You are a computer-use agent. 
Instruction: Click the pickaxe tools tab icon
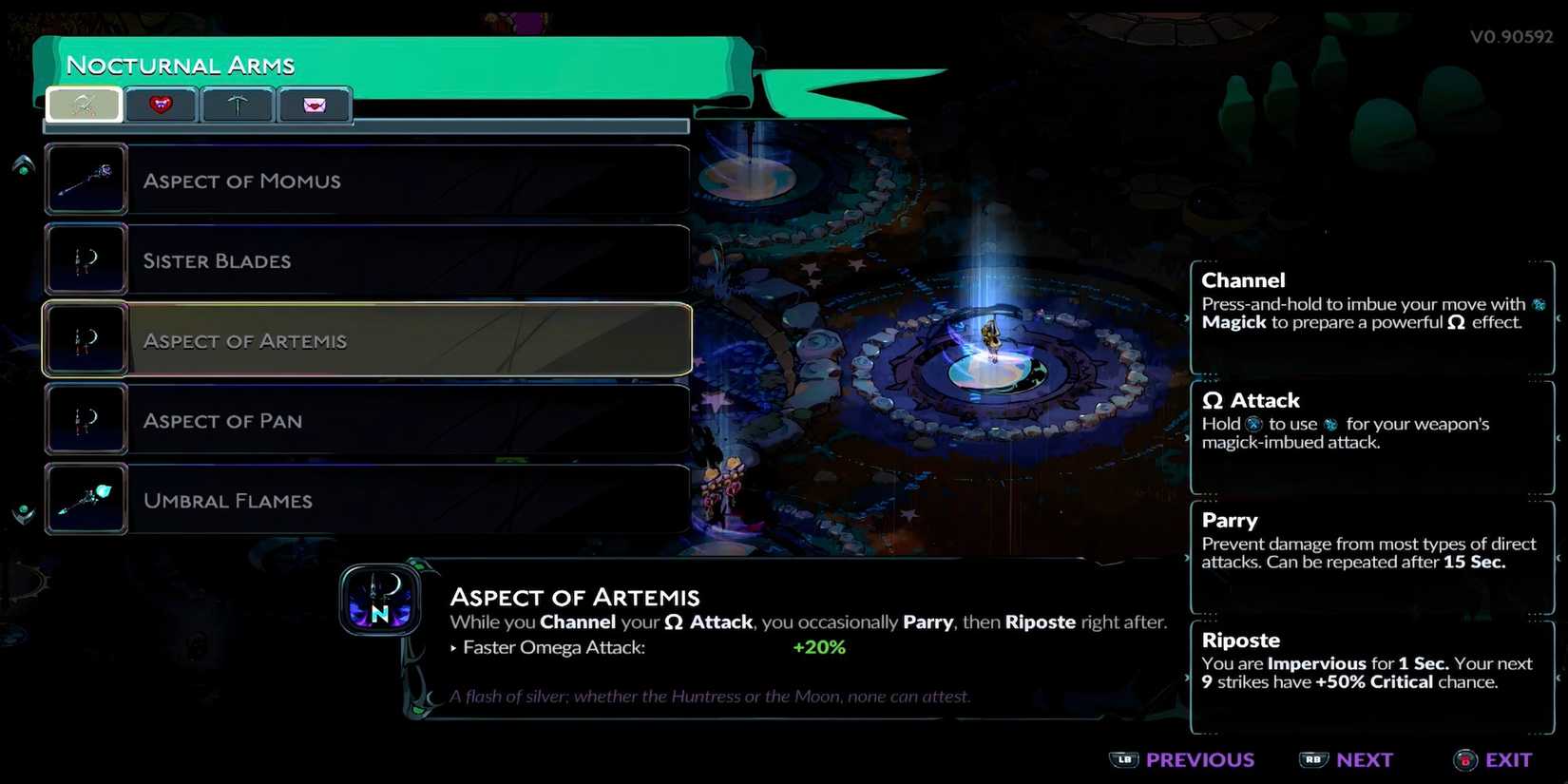pyautogui.click(x=237, y=105)
